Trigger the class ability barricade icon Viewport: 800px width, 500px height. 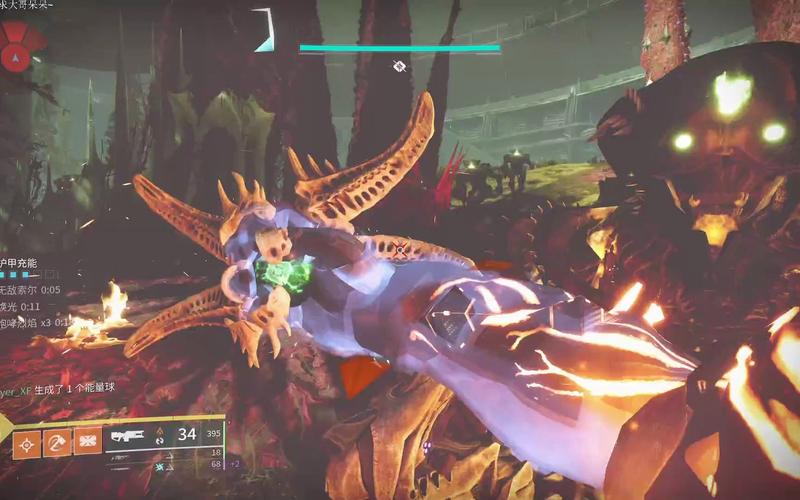pos(89,442)
